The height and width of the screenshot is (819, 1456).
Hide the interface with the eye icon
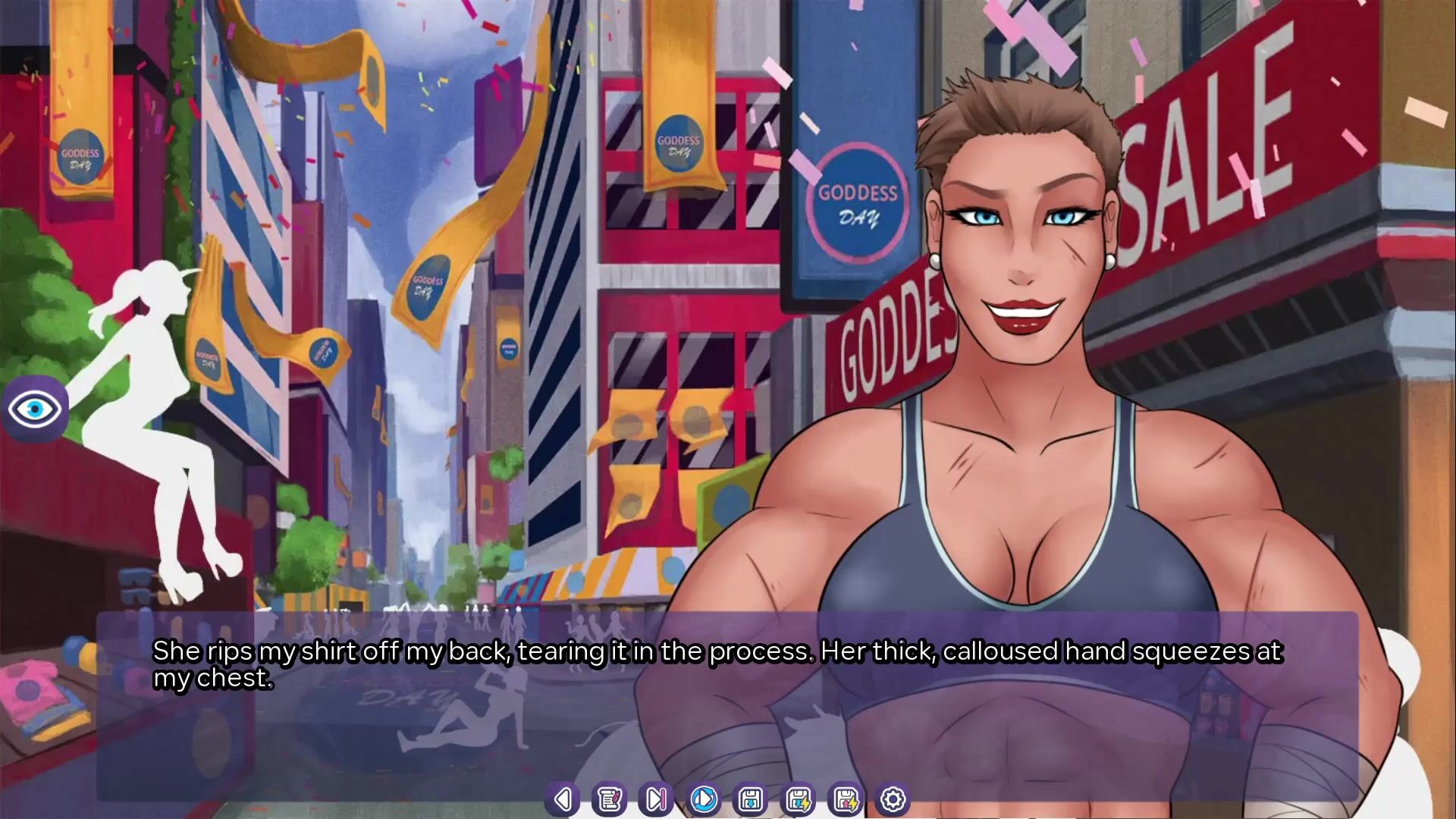(35, 409)
